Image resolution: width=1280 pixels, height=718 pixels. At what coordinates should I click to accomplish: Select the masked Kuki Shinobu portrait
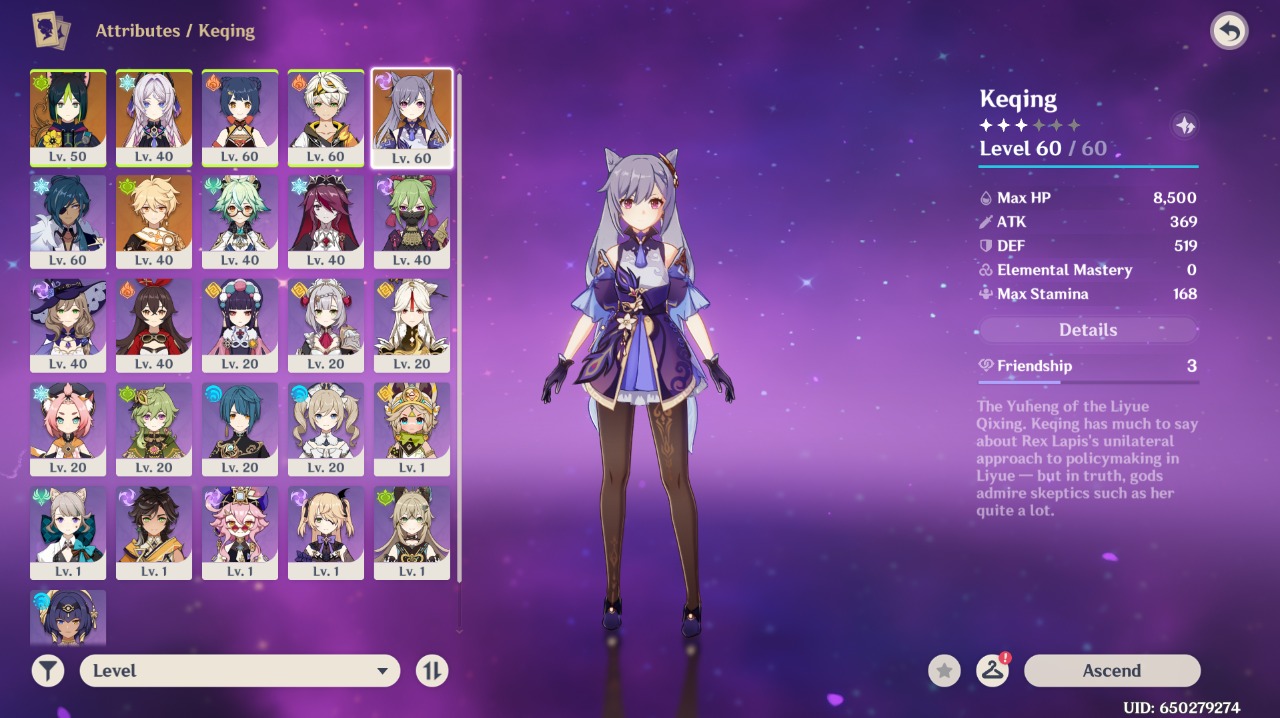[x=412, y=214]
